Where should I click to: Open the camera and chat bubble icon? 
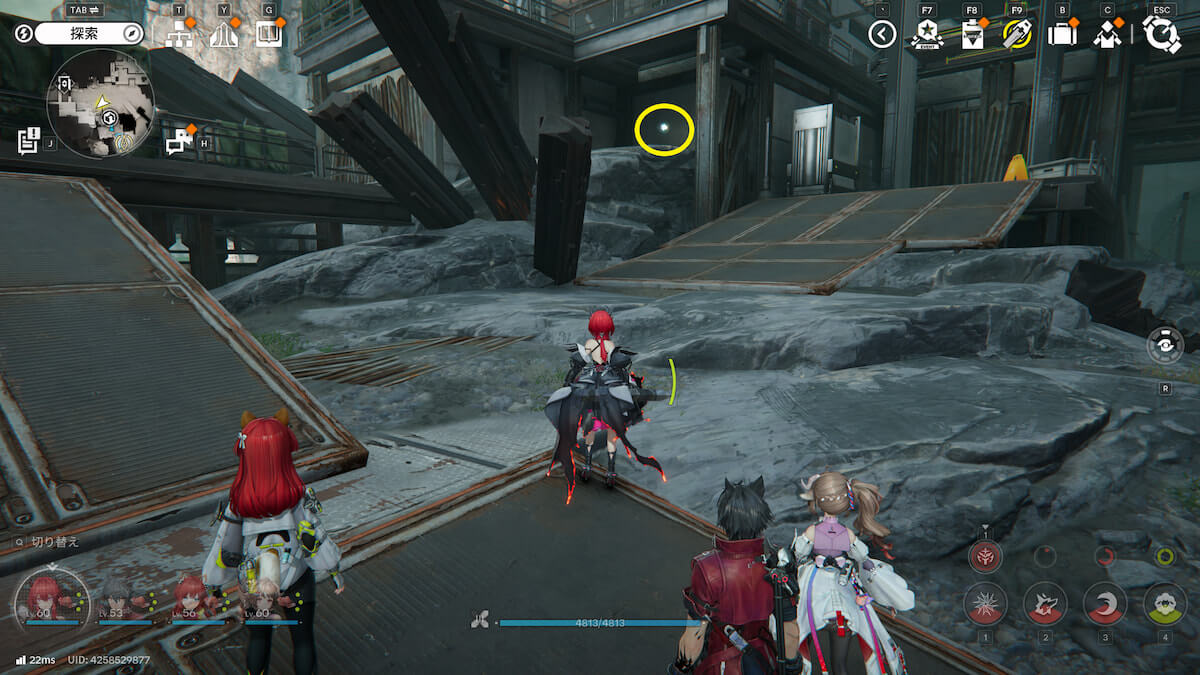click(x=179, y=141)
